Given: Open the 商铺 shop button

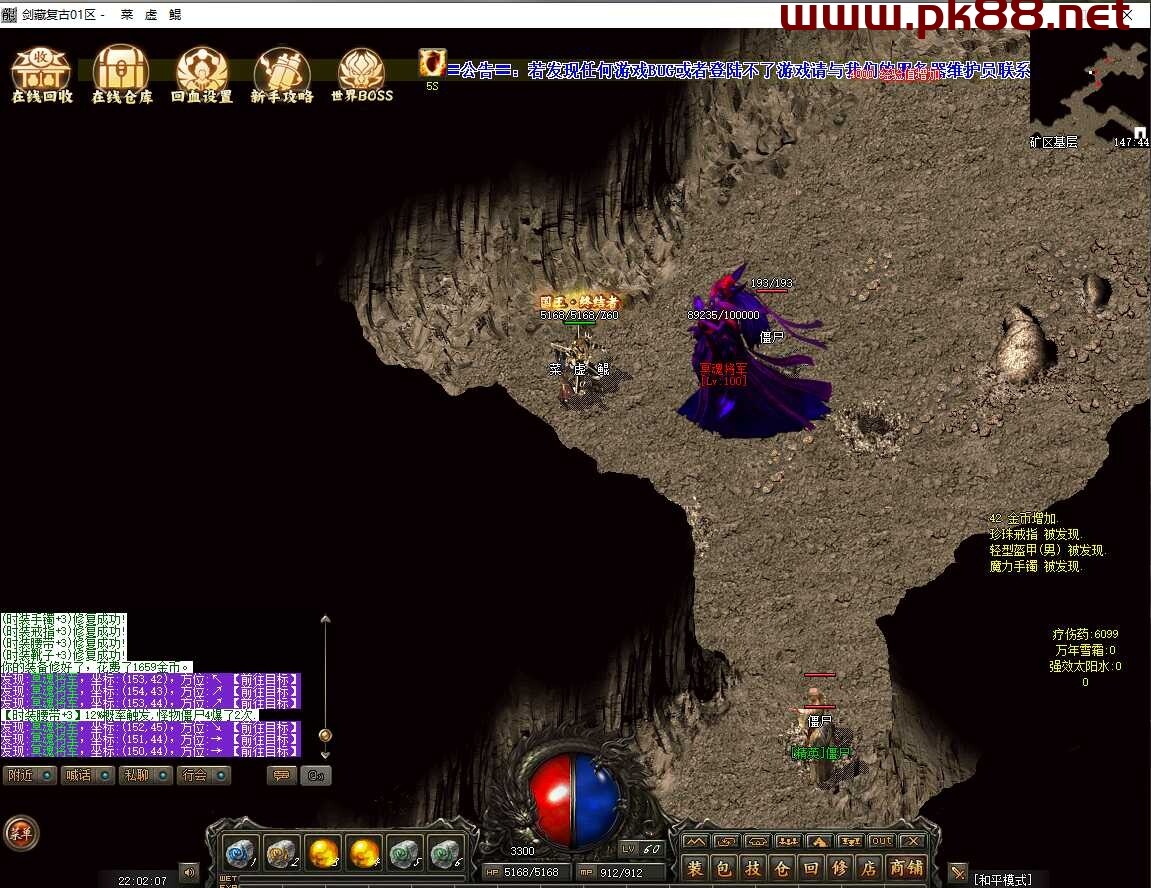Looking at the screenshot, I should click(x=907, y=868).
